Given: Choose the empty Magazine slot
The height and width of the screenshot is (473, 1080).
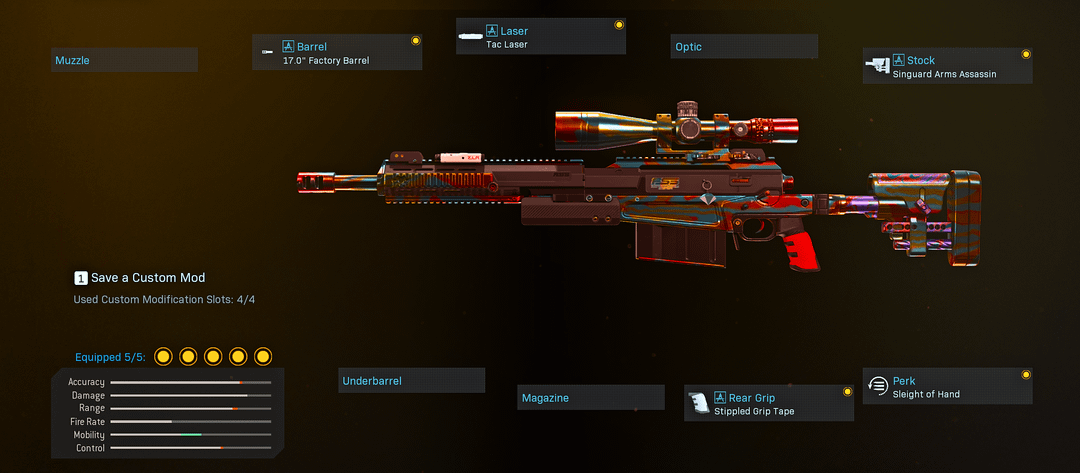Looking at the screenshot, I should tap(590, 398).
